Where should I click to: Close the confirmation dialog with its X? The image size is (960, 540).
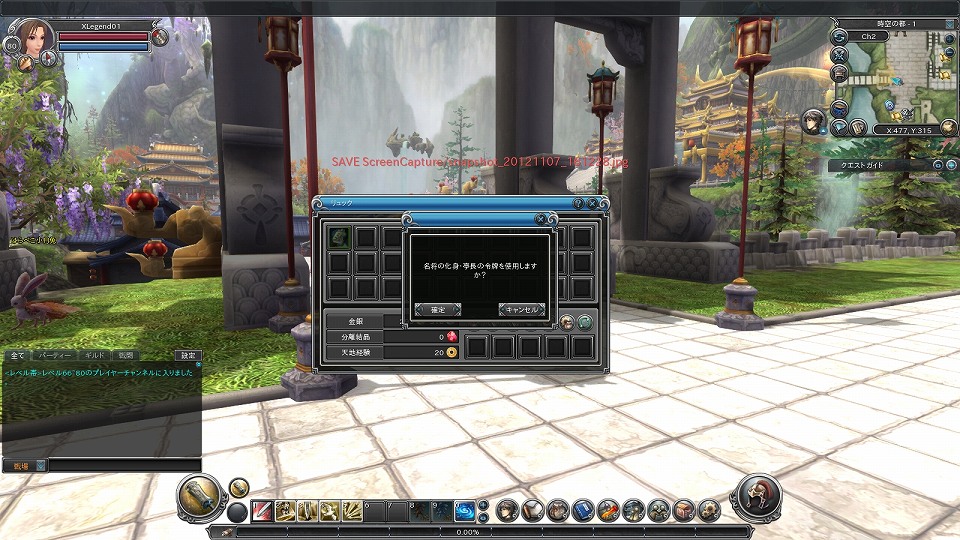coord(541,218)
